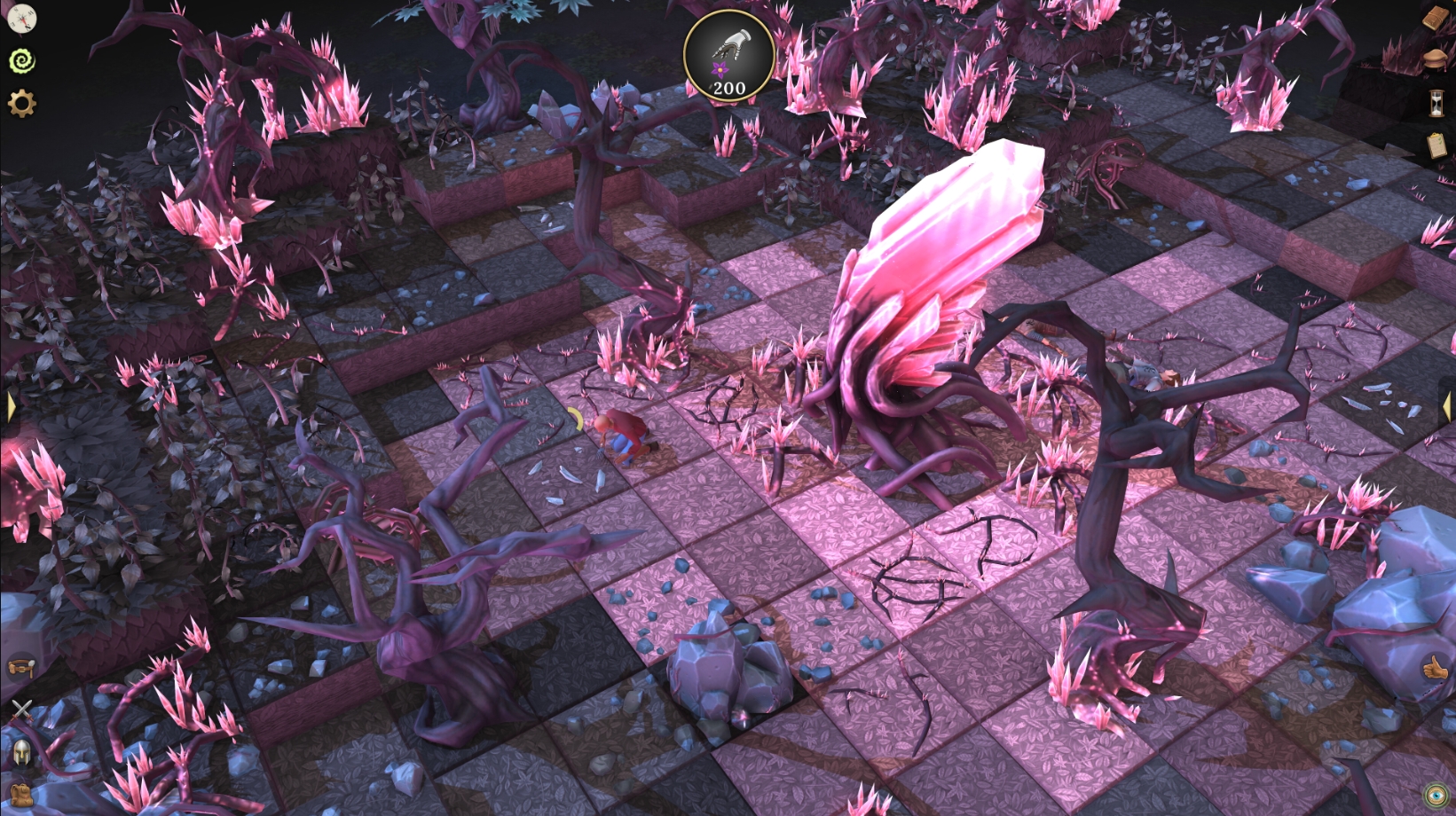Image resolution: width=1456 pixels, height=816 pixels.
Task: Open the backpack inventory
Action: 20,794
